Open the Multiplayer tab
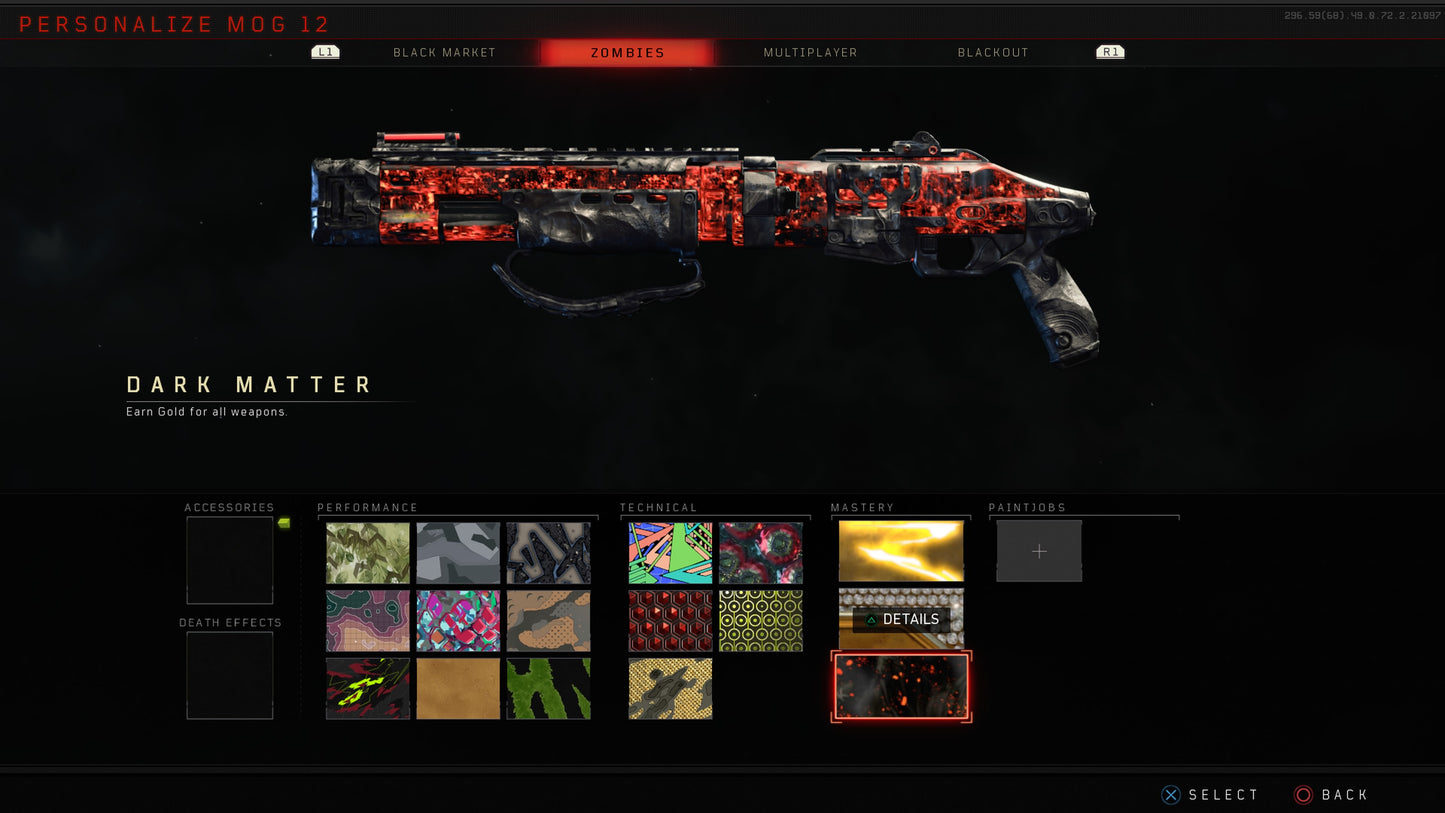Viewport: 1445px width, 813px height. [x=810, y=53]
